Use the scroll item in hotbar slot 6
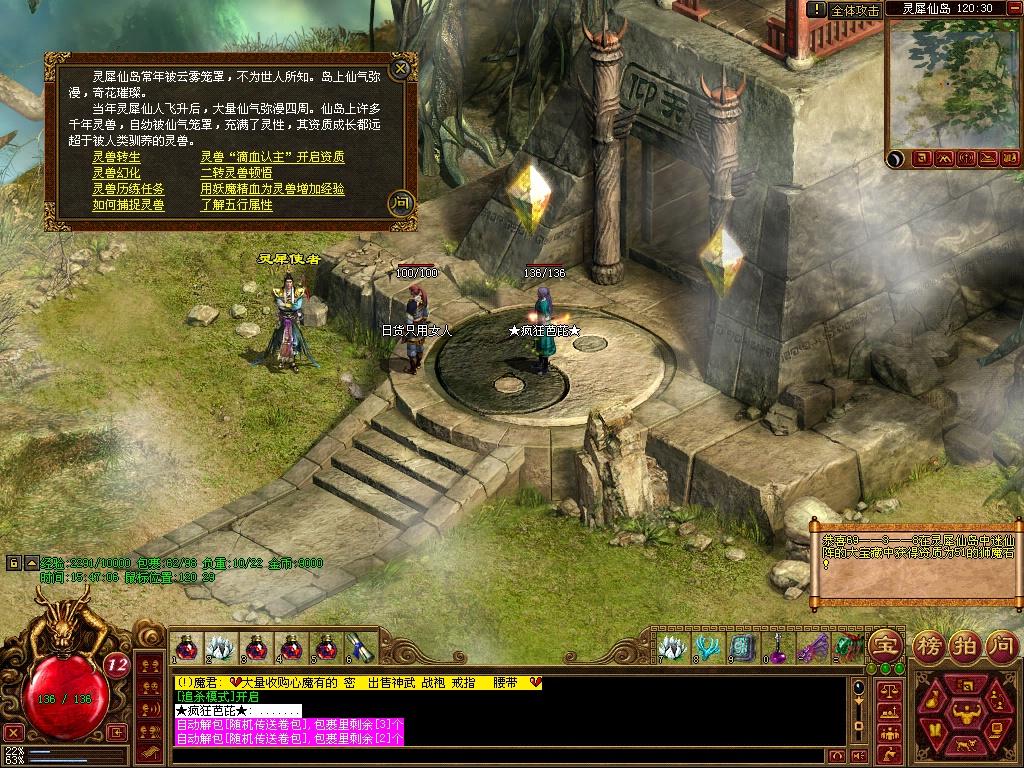Viewport: 1024px width, 768px height. [x=359, y=647]
